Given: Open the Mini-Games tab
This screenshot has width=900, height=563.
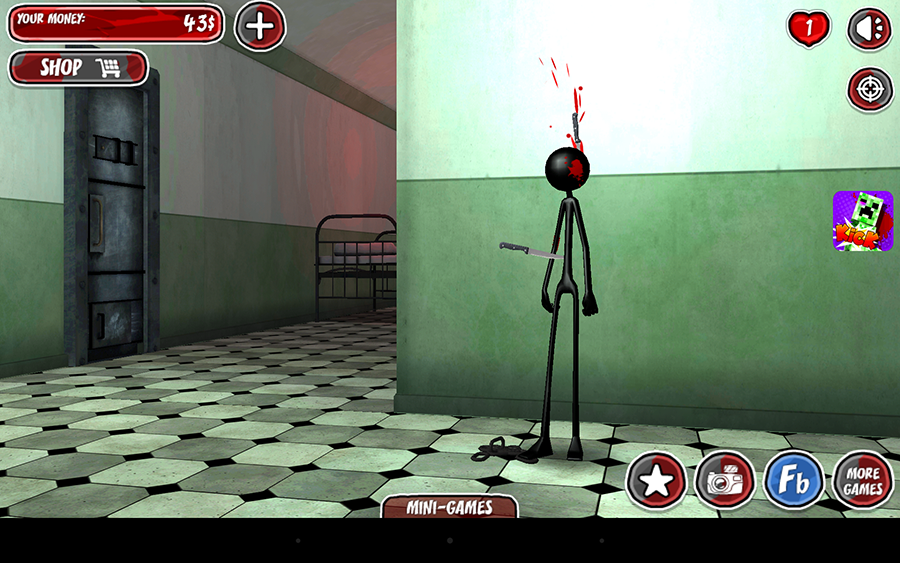Looking at the screenshot, I should [450, 507].
